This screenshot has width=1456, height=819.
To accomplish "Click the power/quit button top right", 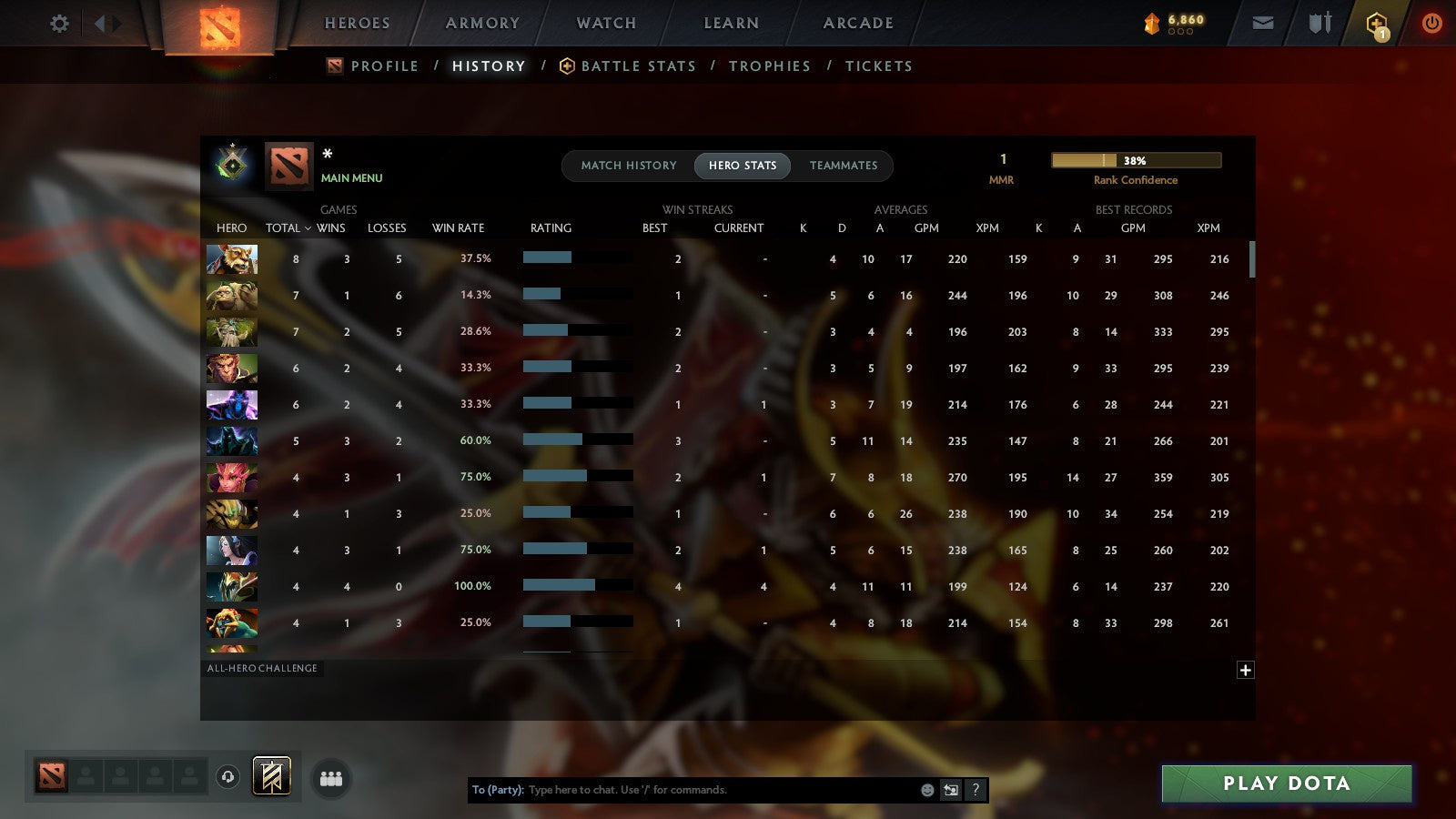I will (x=1432, y=23).
